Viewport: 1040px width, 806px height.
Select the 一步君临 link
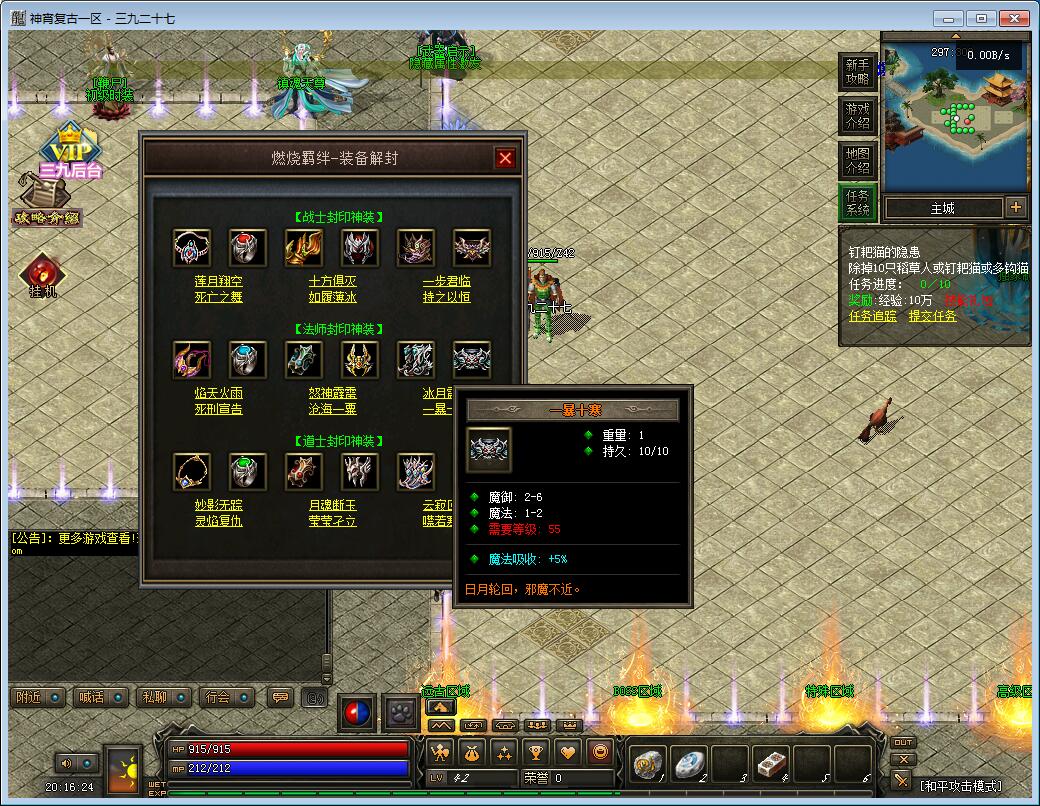tap(446, 282)
